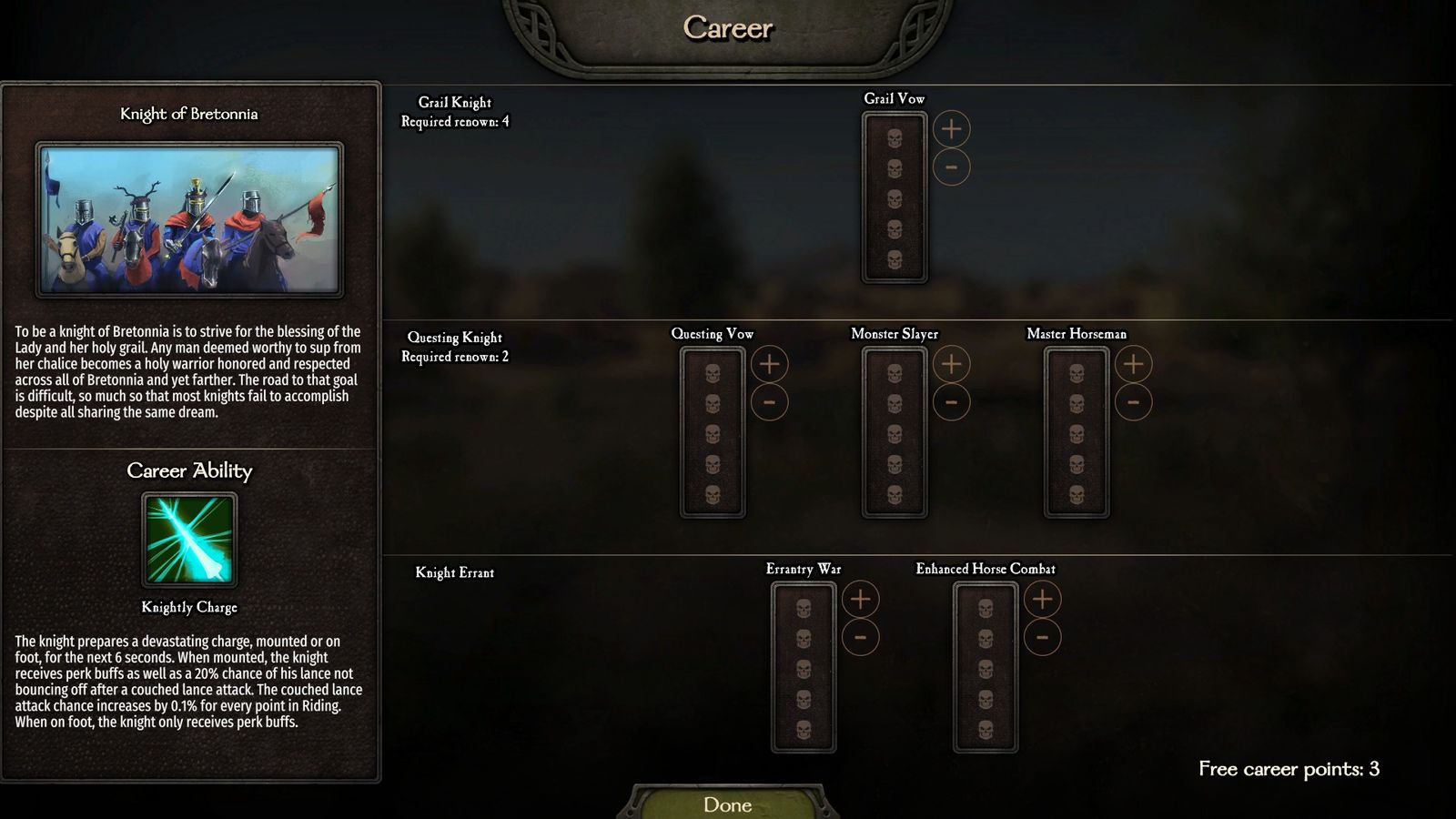The height and width of the screenshot is (819, 1456).
Task: Reduce Enhanced Horse Combat by one
Action: 1042,637
